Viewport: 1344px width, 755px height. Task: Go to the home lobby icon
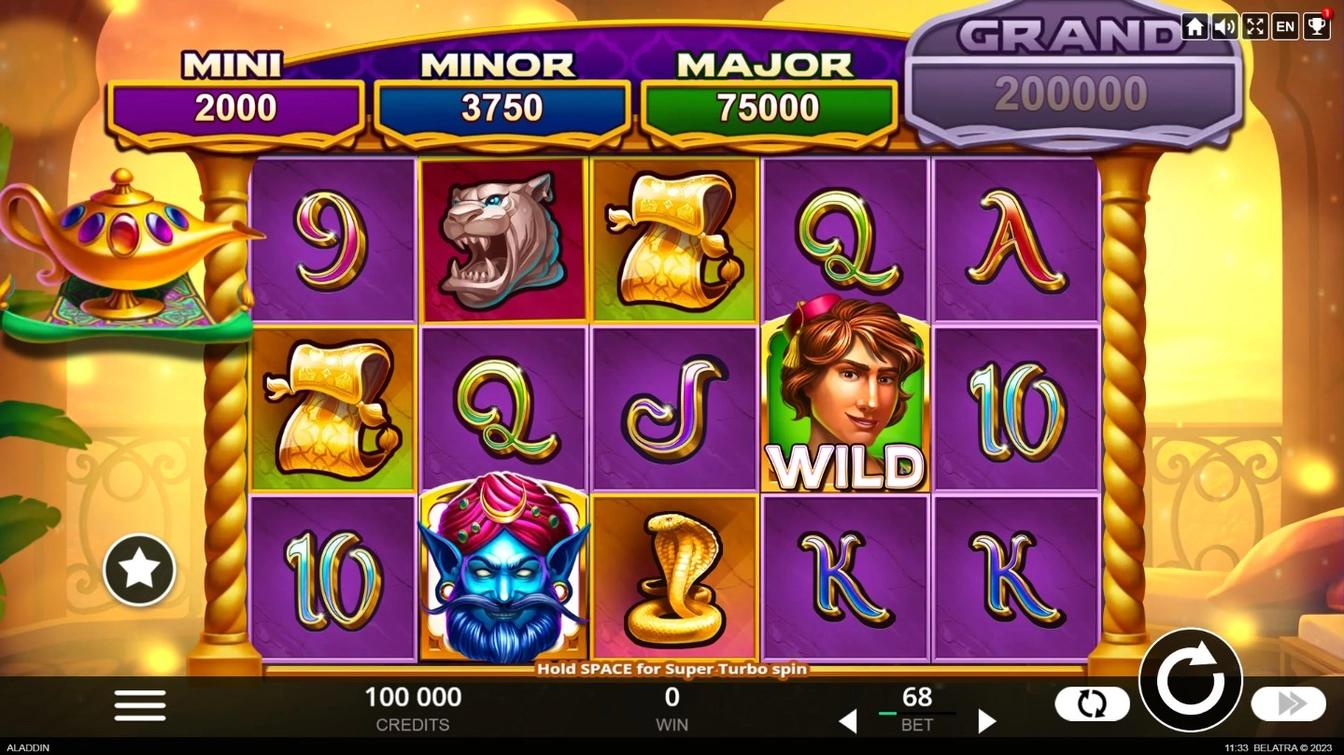pyautogui.click(x=1194, y=27)
